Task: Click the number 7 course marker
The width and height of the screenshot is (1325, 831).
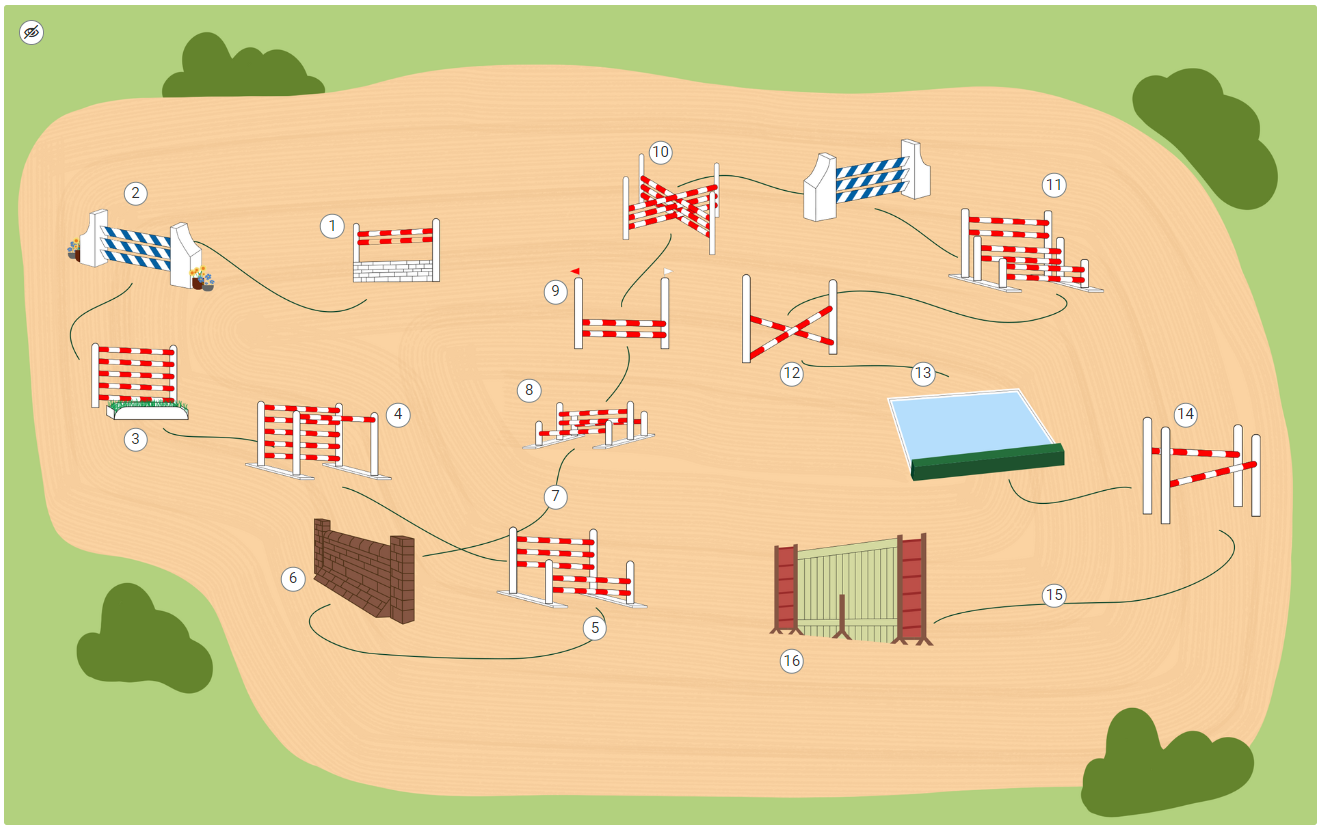Action: click(556, 496)
